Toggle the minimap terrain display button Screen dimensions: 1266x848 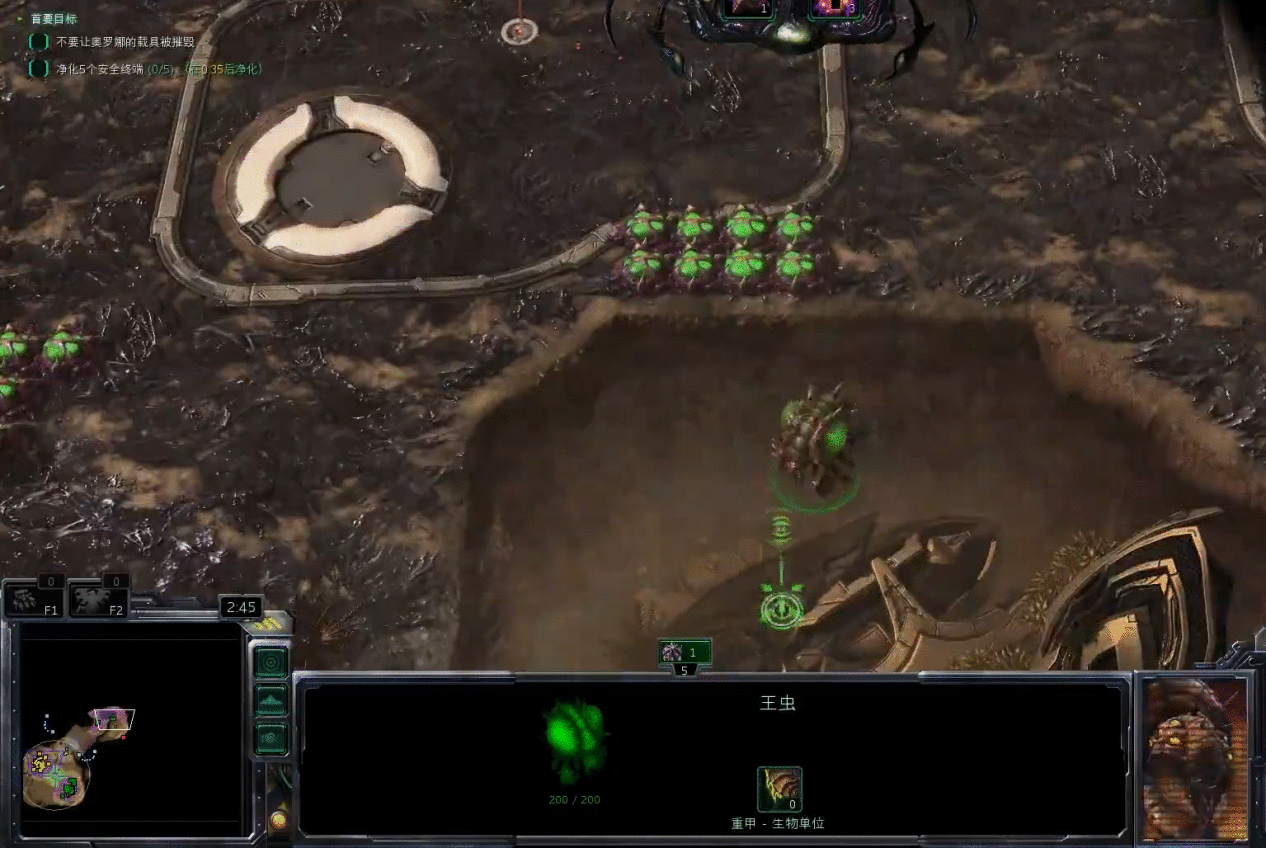[271, 701]
